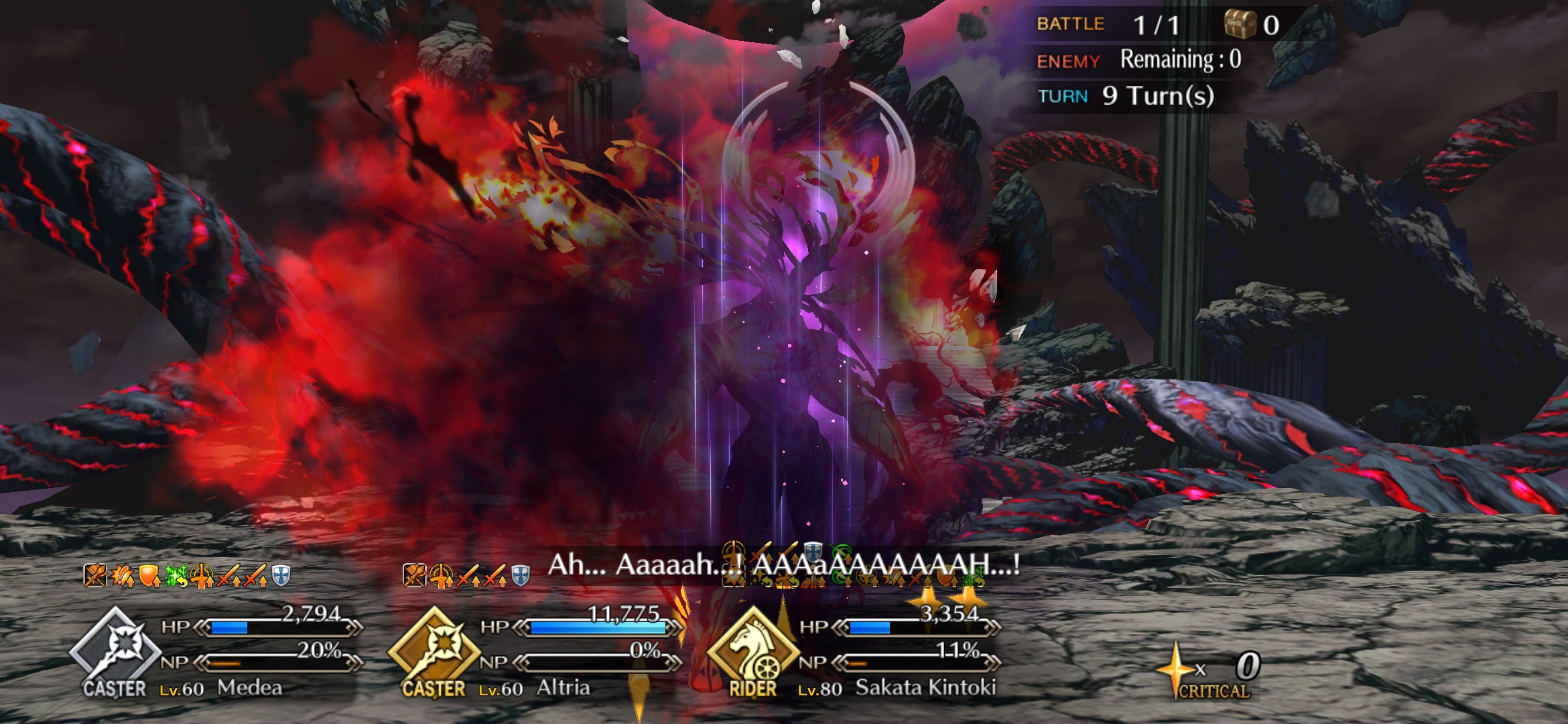The width and height of the screenshot is (1568, 724).
Task: Select Medea's silver Caster class icon
Action: click(x=115, y=649)
